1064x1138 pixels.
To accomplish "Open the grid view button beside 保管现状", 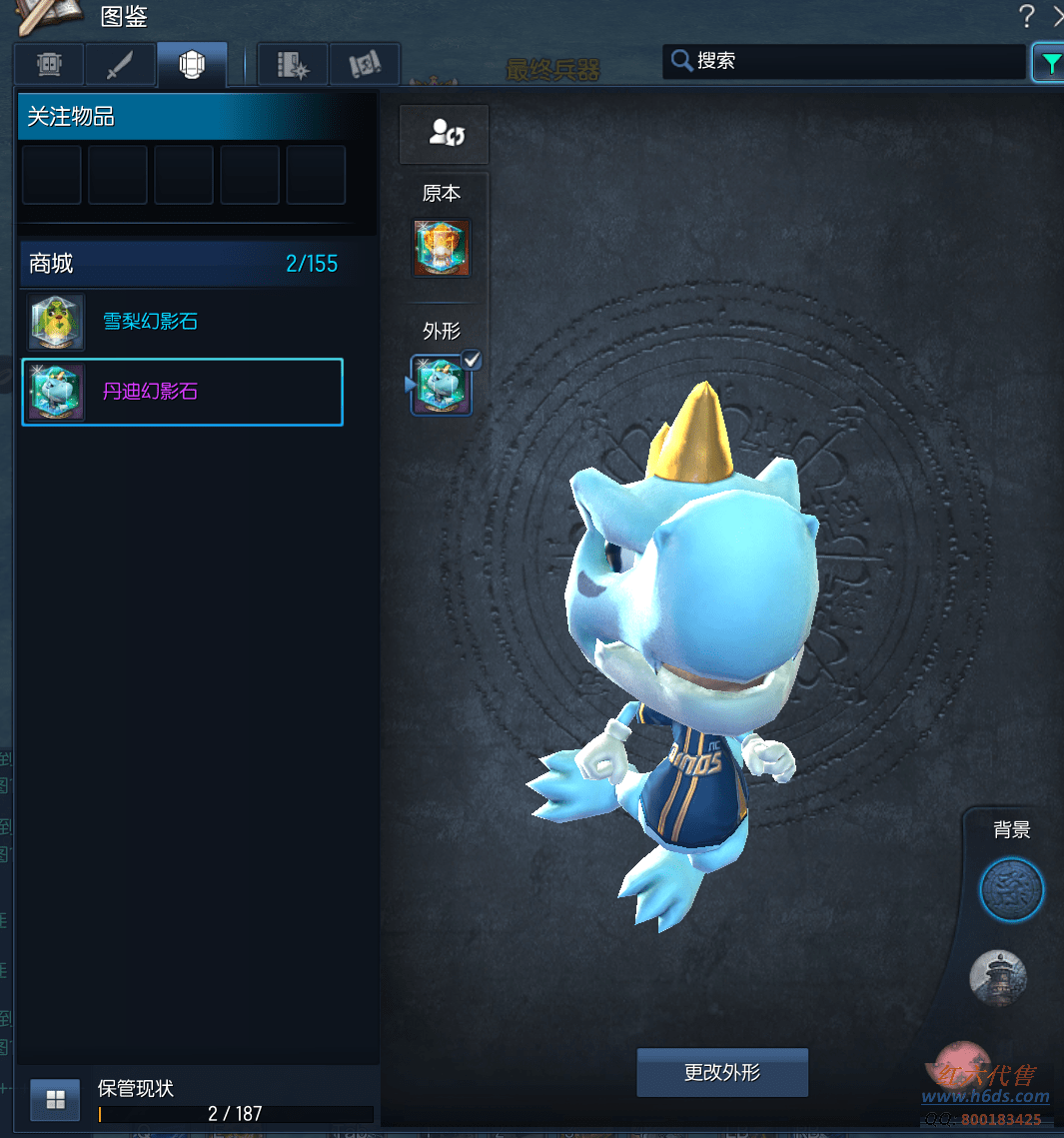I will (x=55, y=1100).
